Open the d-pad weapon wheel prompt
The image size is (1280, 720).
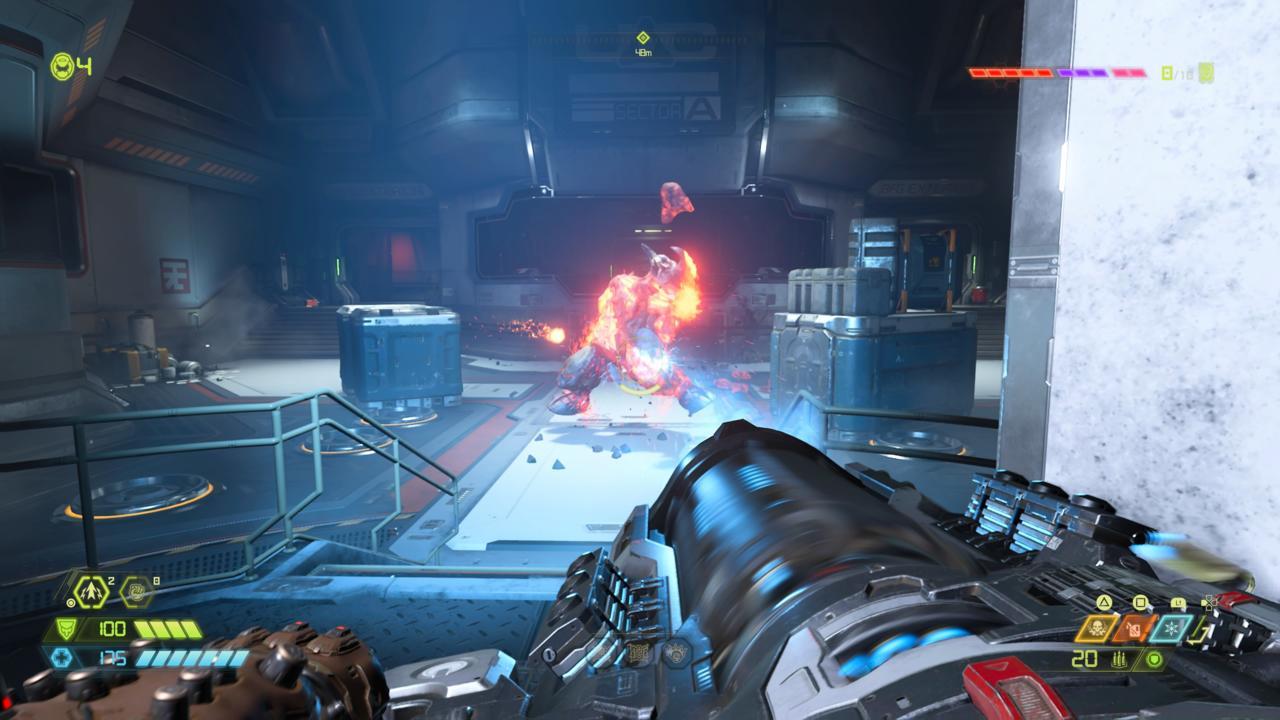(x=1209, y=603)
